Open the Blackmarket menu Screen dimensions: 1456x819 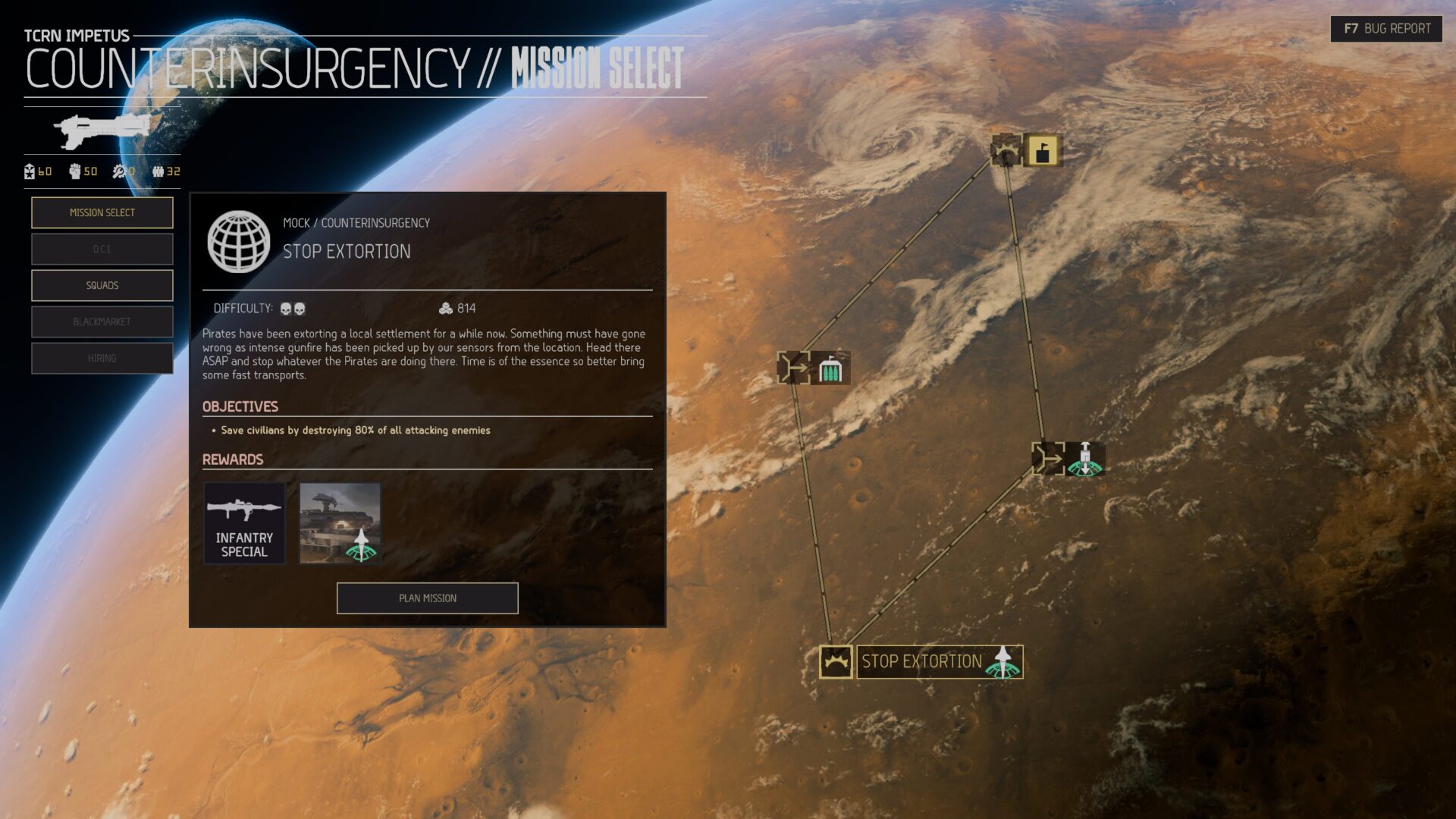coord(102,322)
